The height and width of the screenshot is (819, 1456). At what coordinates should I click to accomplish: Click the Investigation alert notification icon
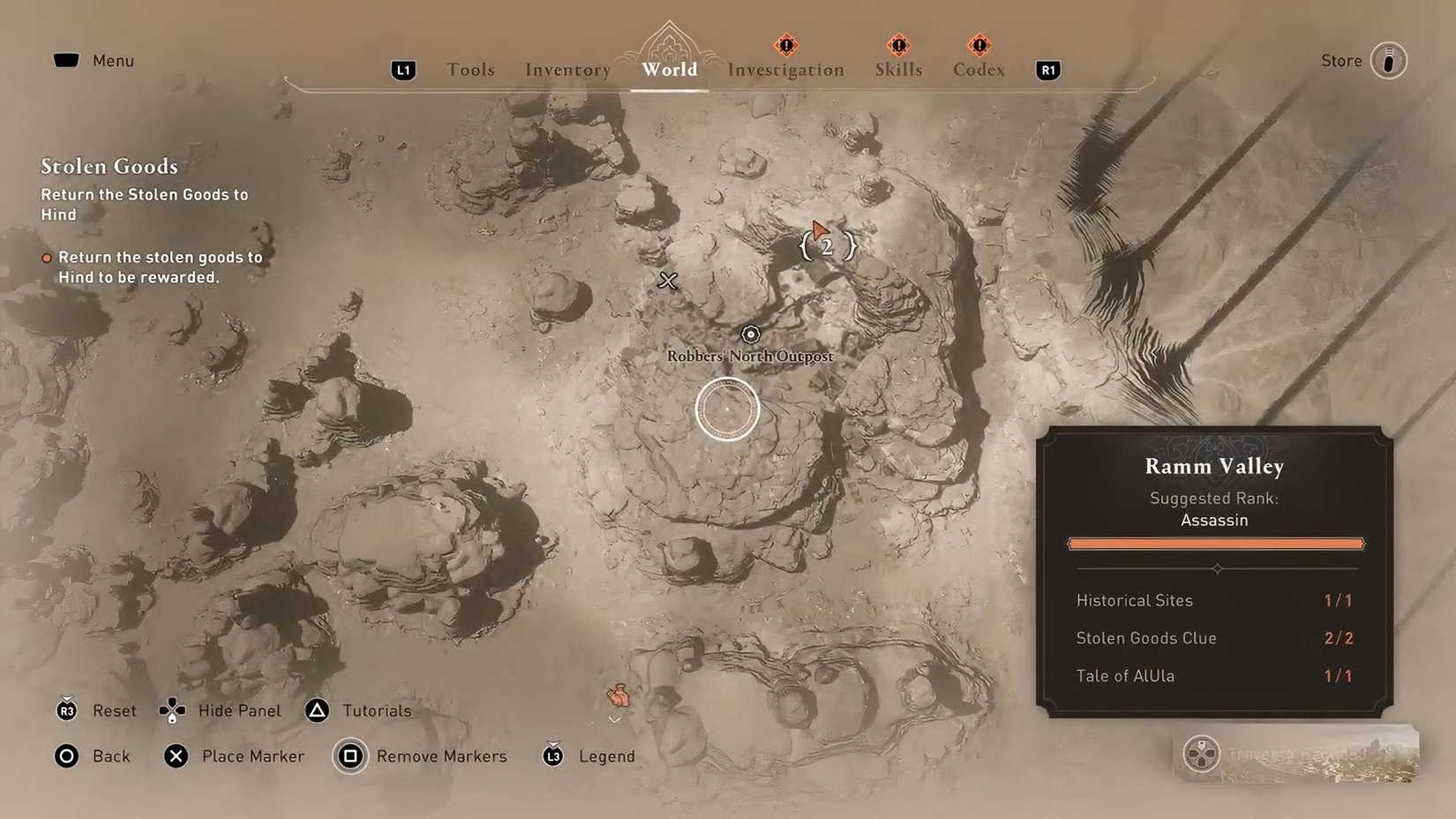(x=785, y=45)
